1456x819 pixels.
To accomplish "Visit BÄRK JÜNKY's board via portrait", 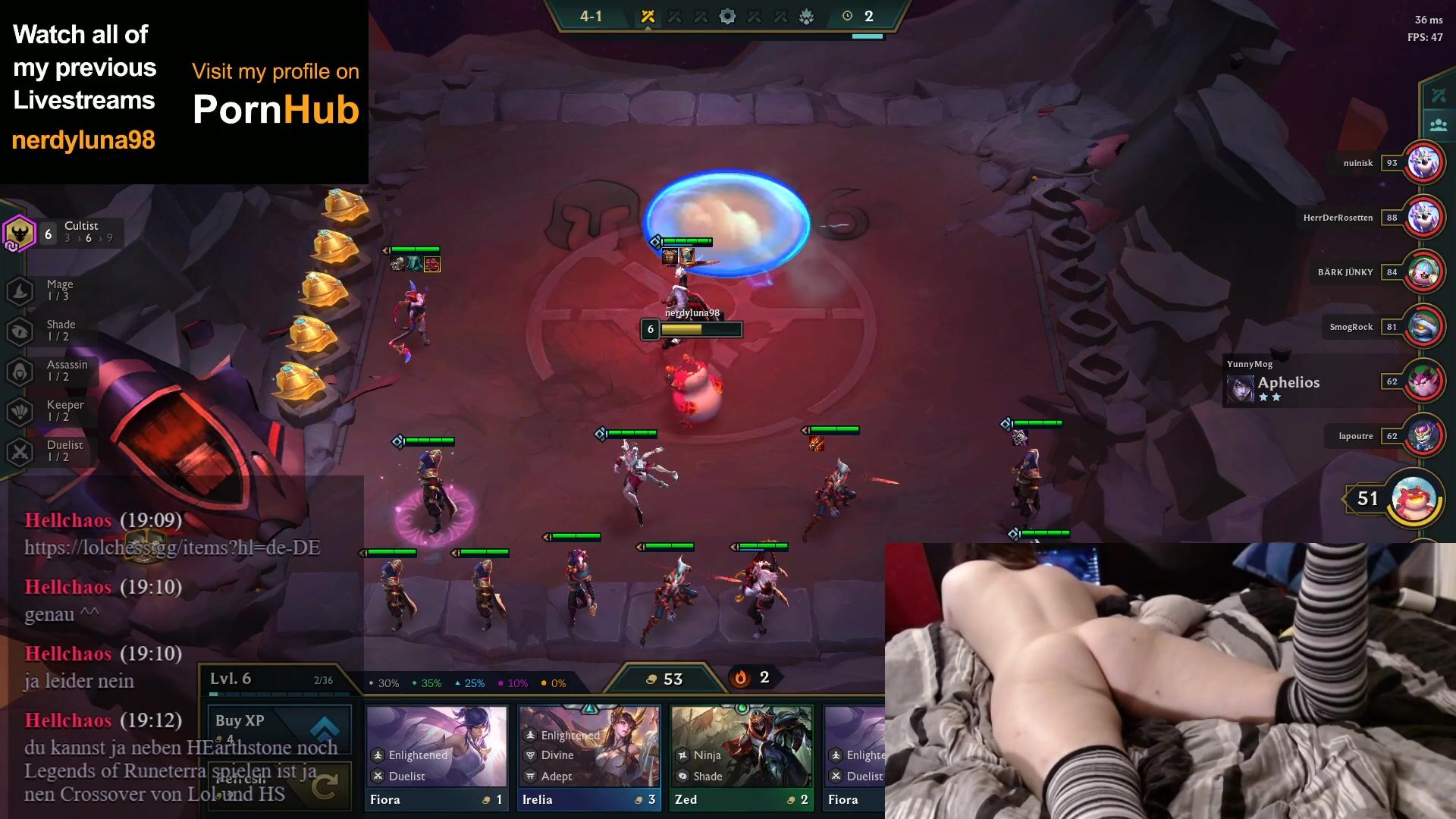I will [x=1423, y=272].
